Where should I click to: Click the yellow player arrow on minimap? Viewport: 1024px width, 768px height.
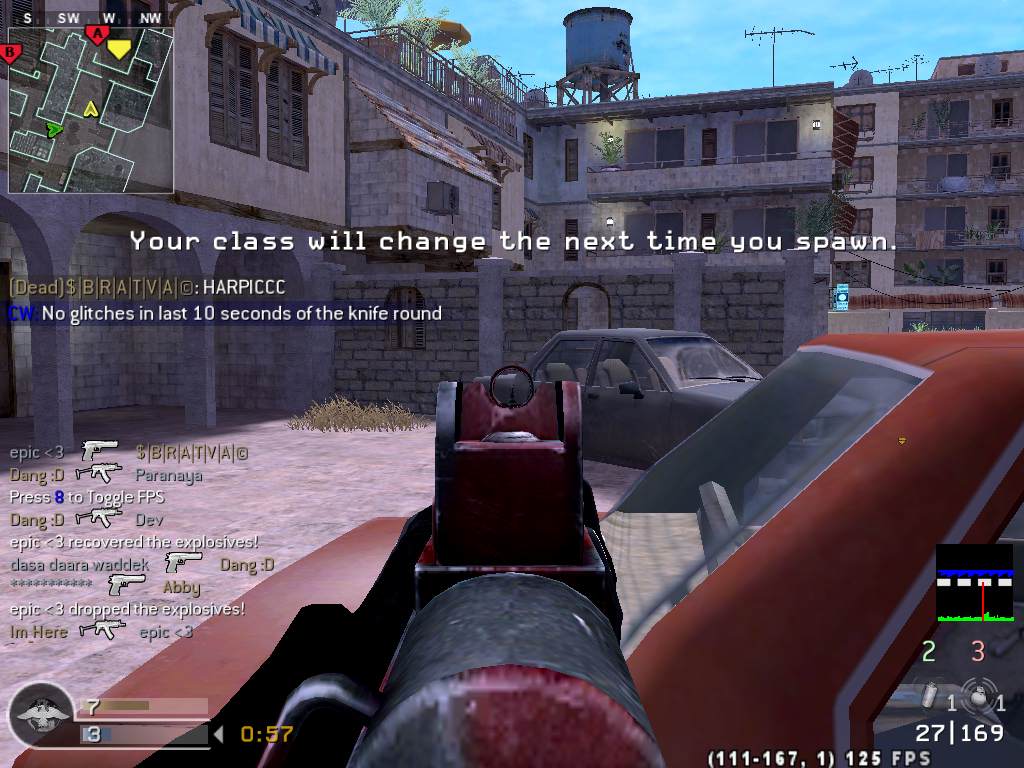(x=91, y=108)
